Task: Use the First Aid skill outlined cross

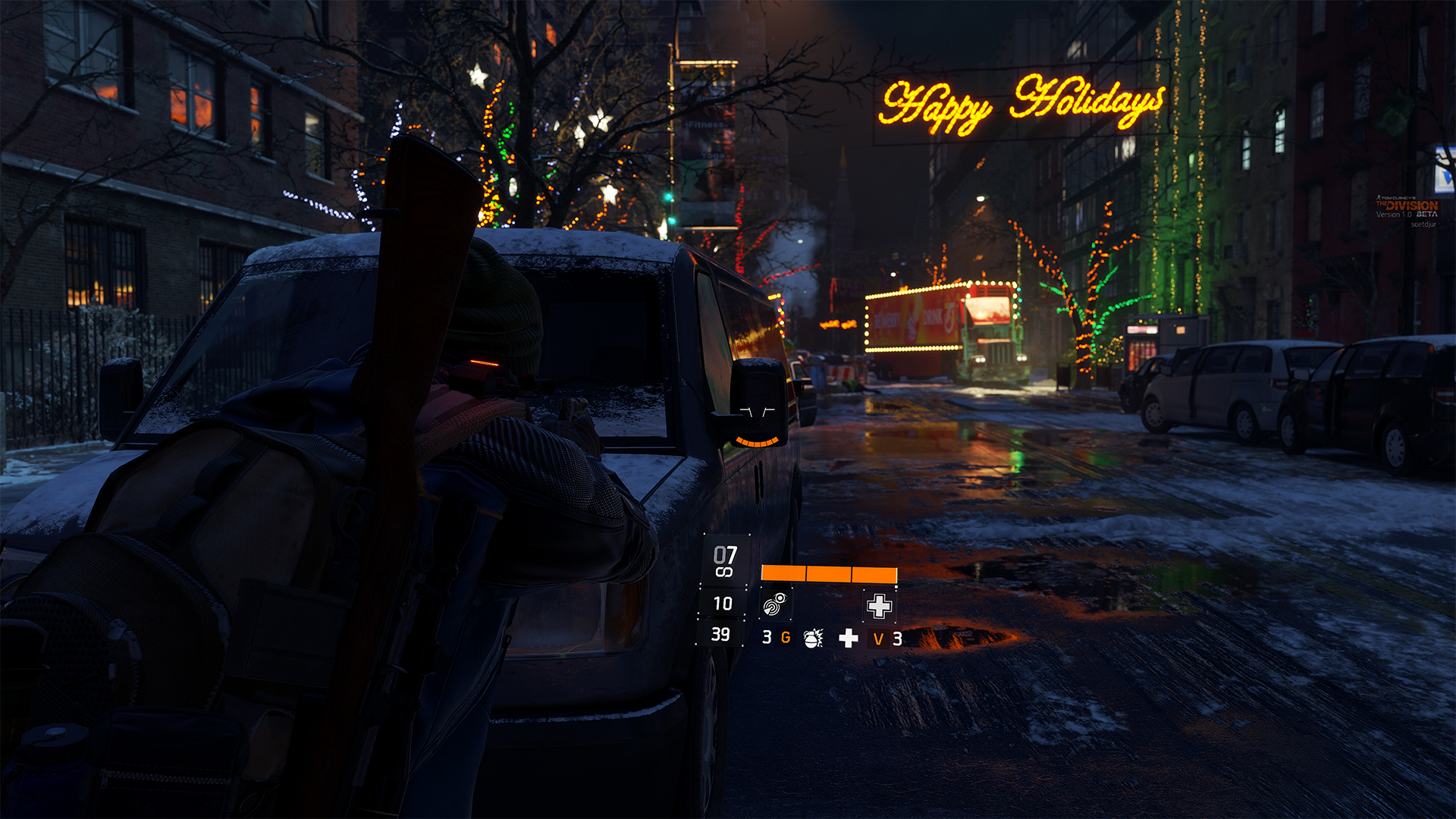Action: (879, 606)
